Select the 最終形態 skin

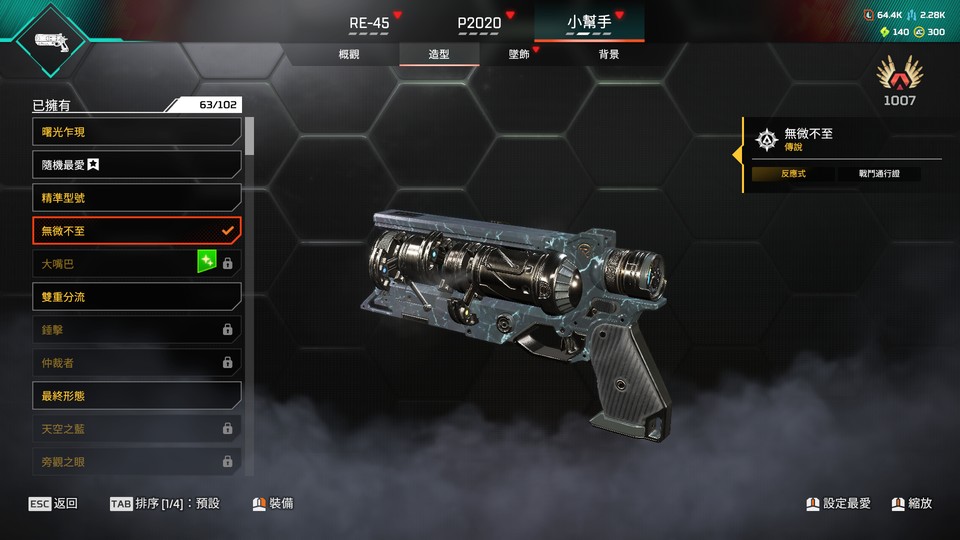click(137, 396)
